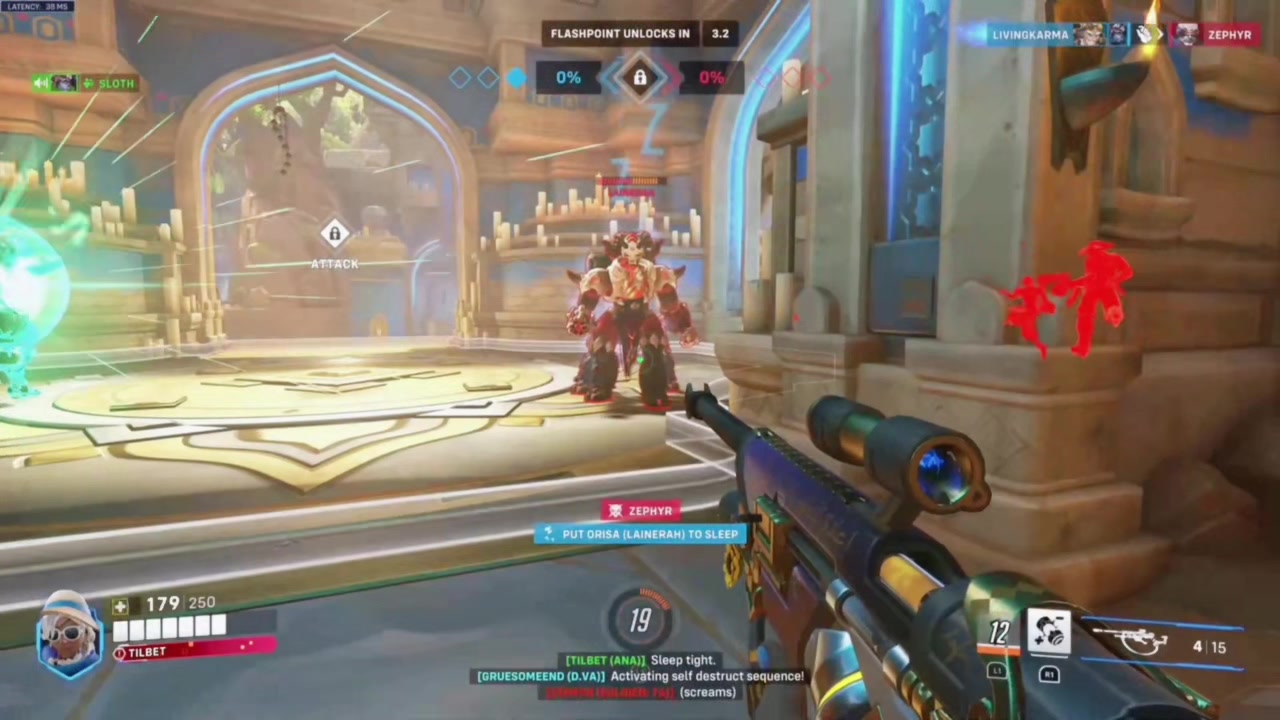Select the SLOTH voice chat indicator

(85, 83)
